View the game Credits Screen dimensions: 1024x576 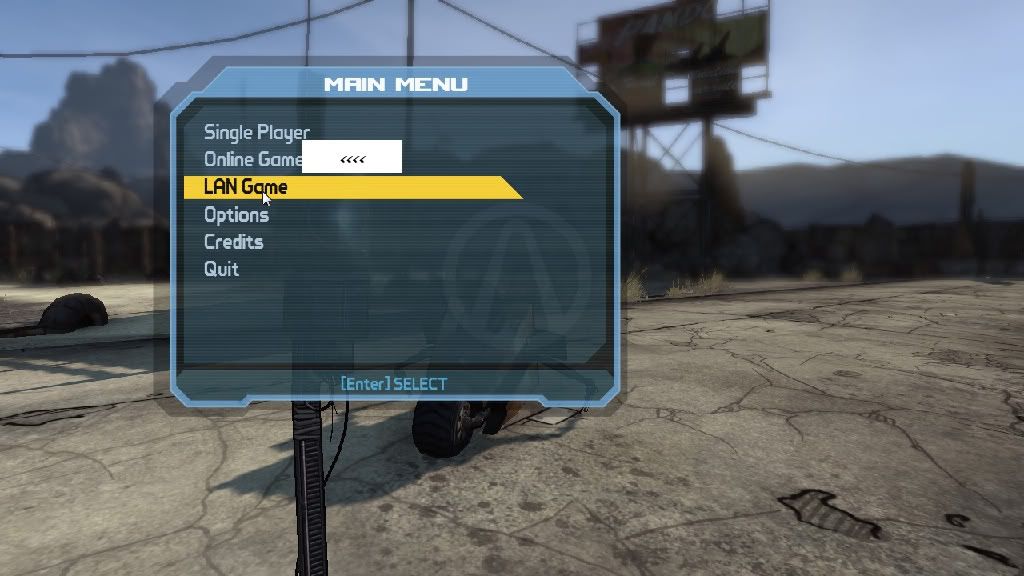233,242
